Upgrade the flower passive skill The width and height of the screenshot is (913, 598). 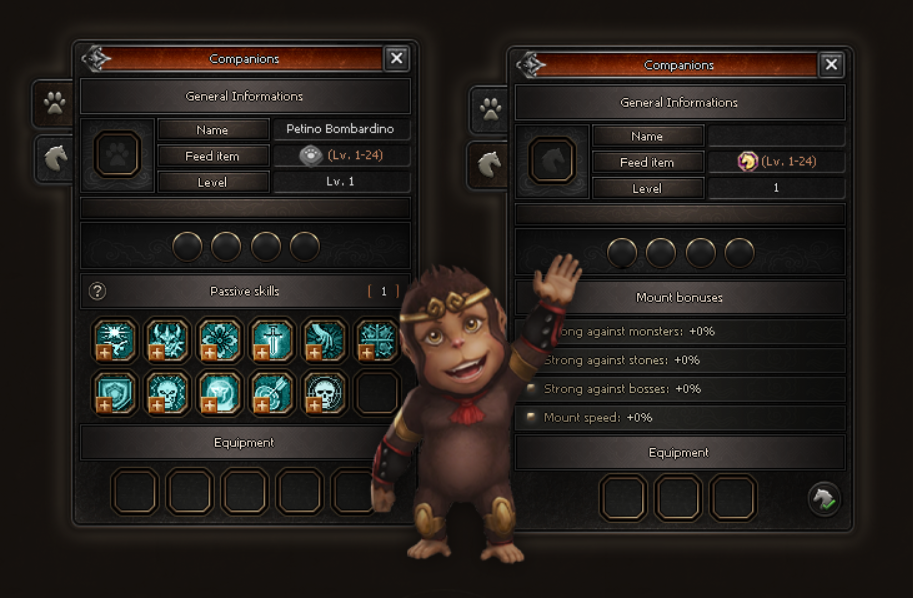click(x=208, y=351)
